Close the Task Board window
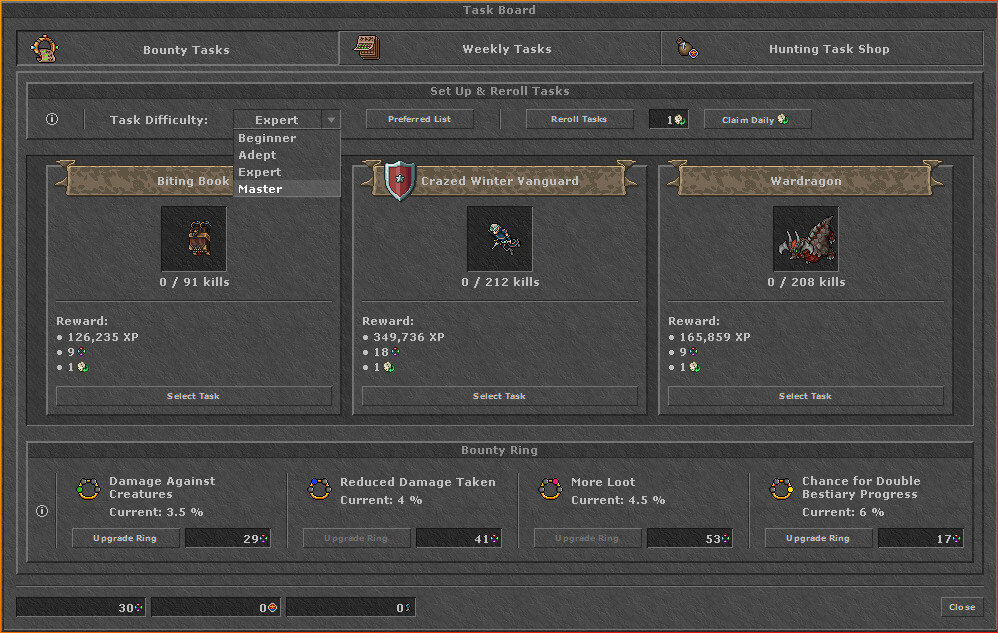 click(962, 607)
